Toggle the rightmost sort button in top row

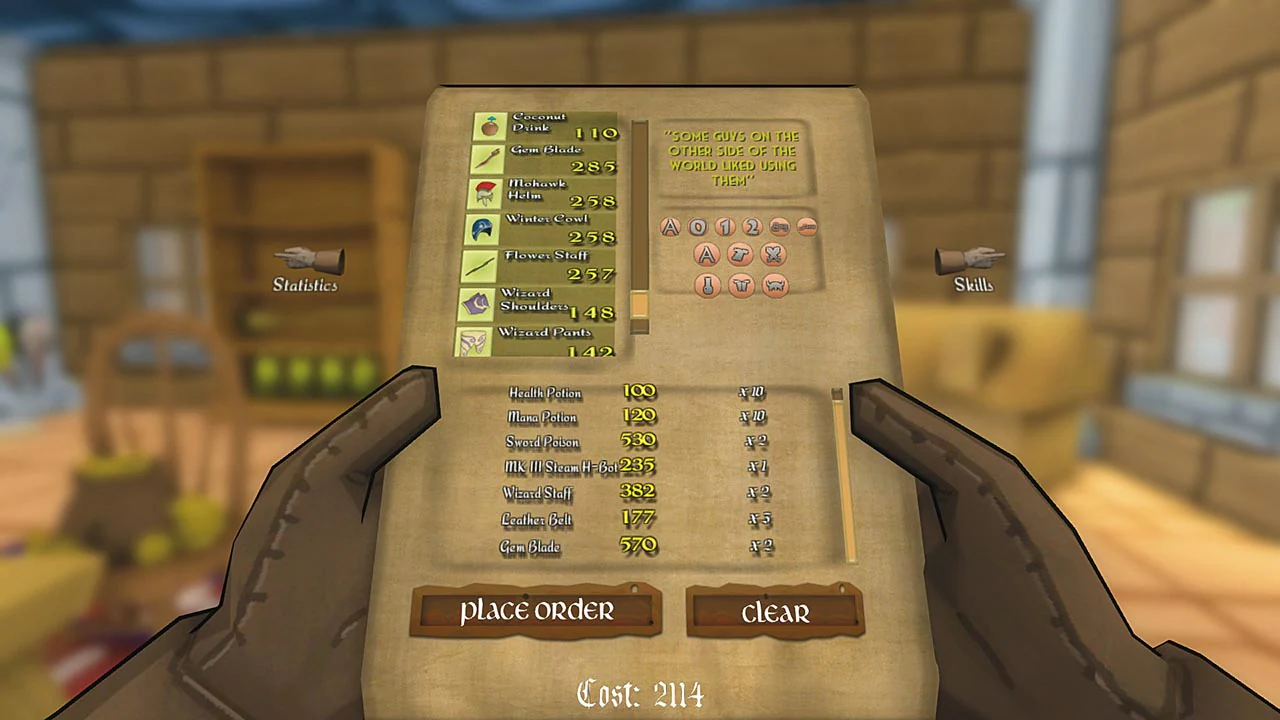coord(806,226)
